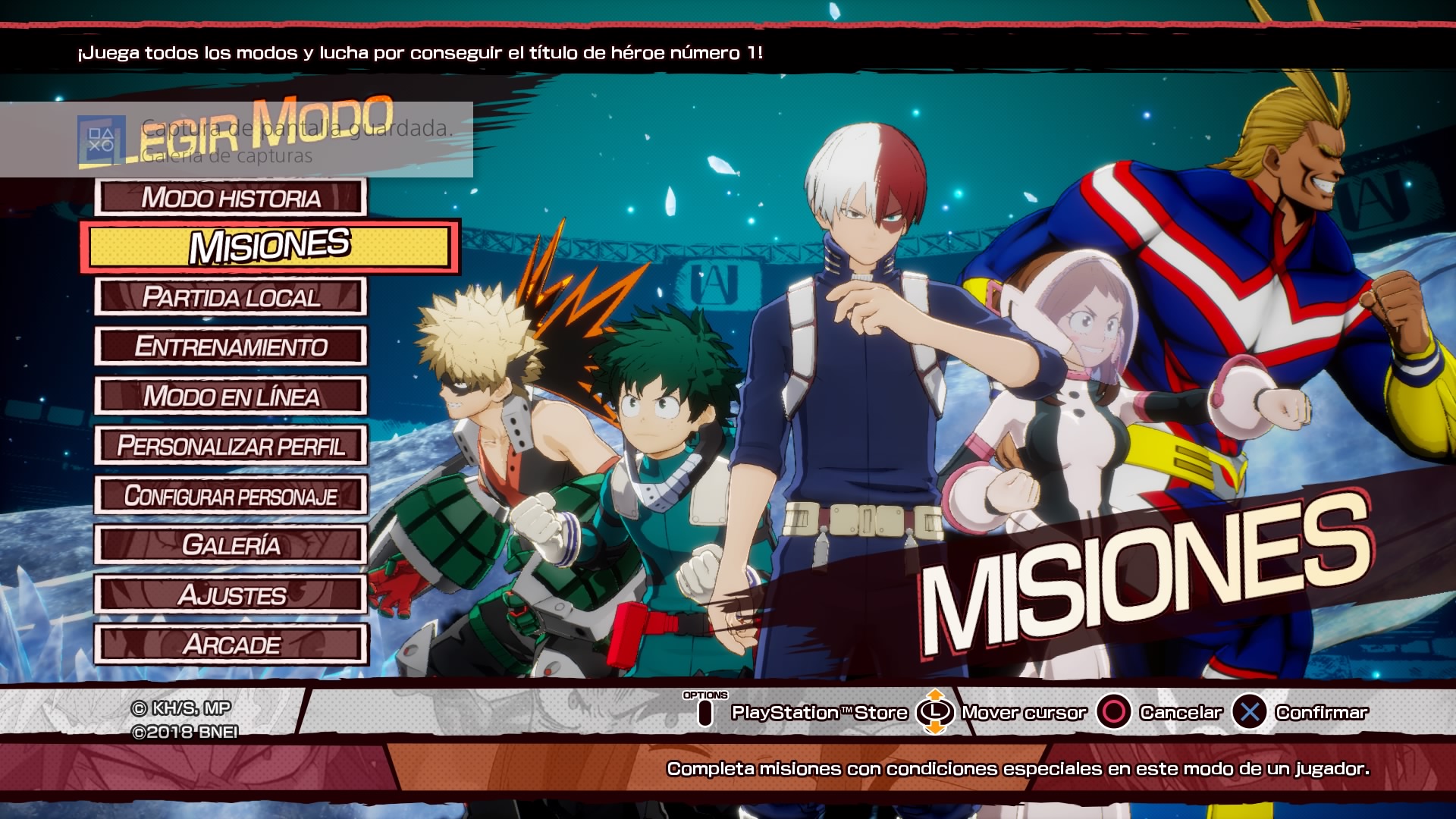Select the highlighted Misiones entry
1456x819 pixels.
click(269, 246)
